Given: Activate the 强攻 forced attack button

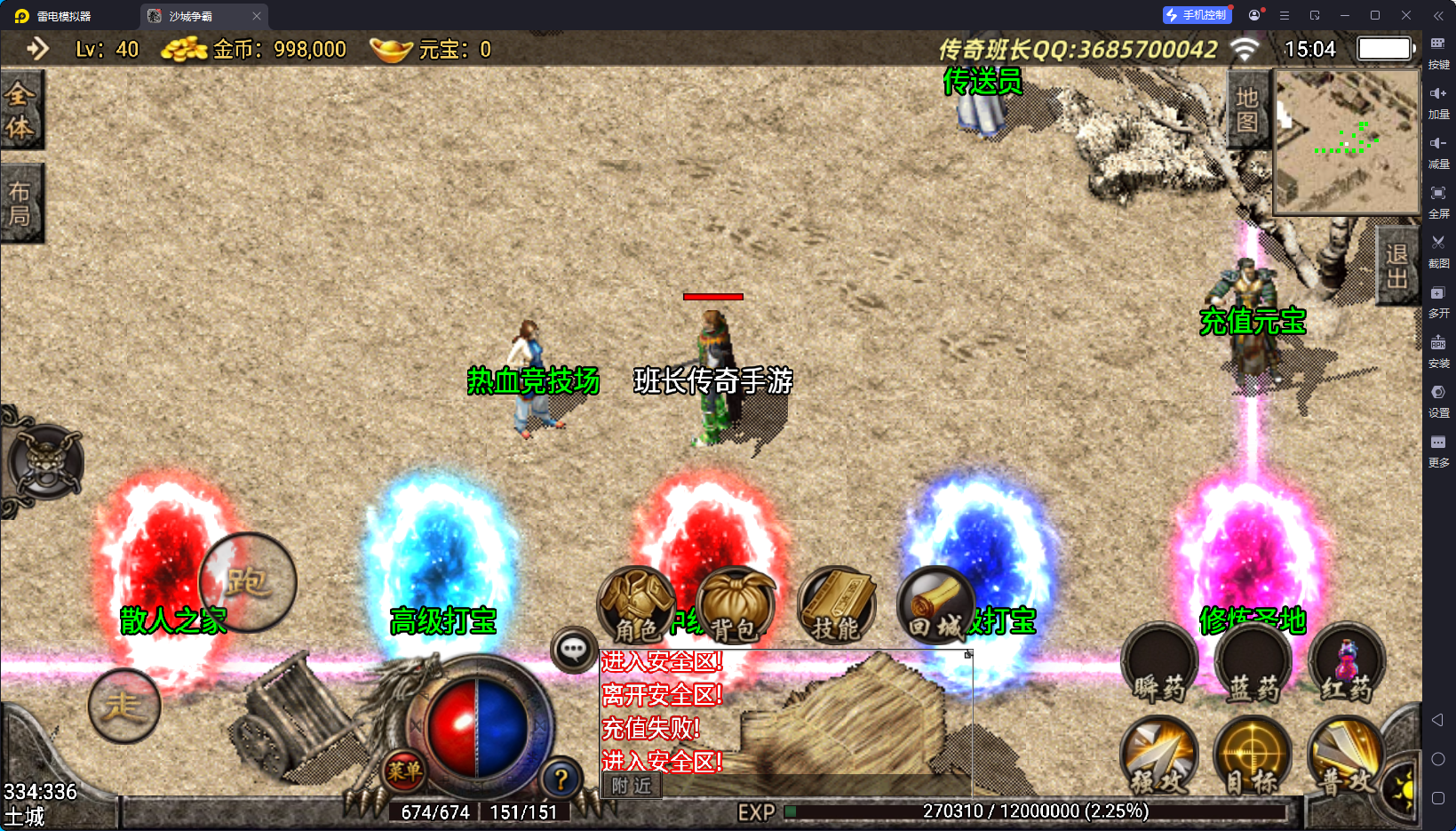Looking at the screenshot, I should coord(1159,757).
